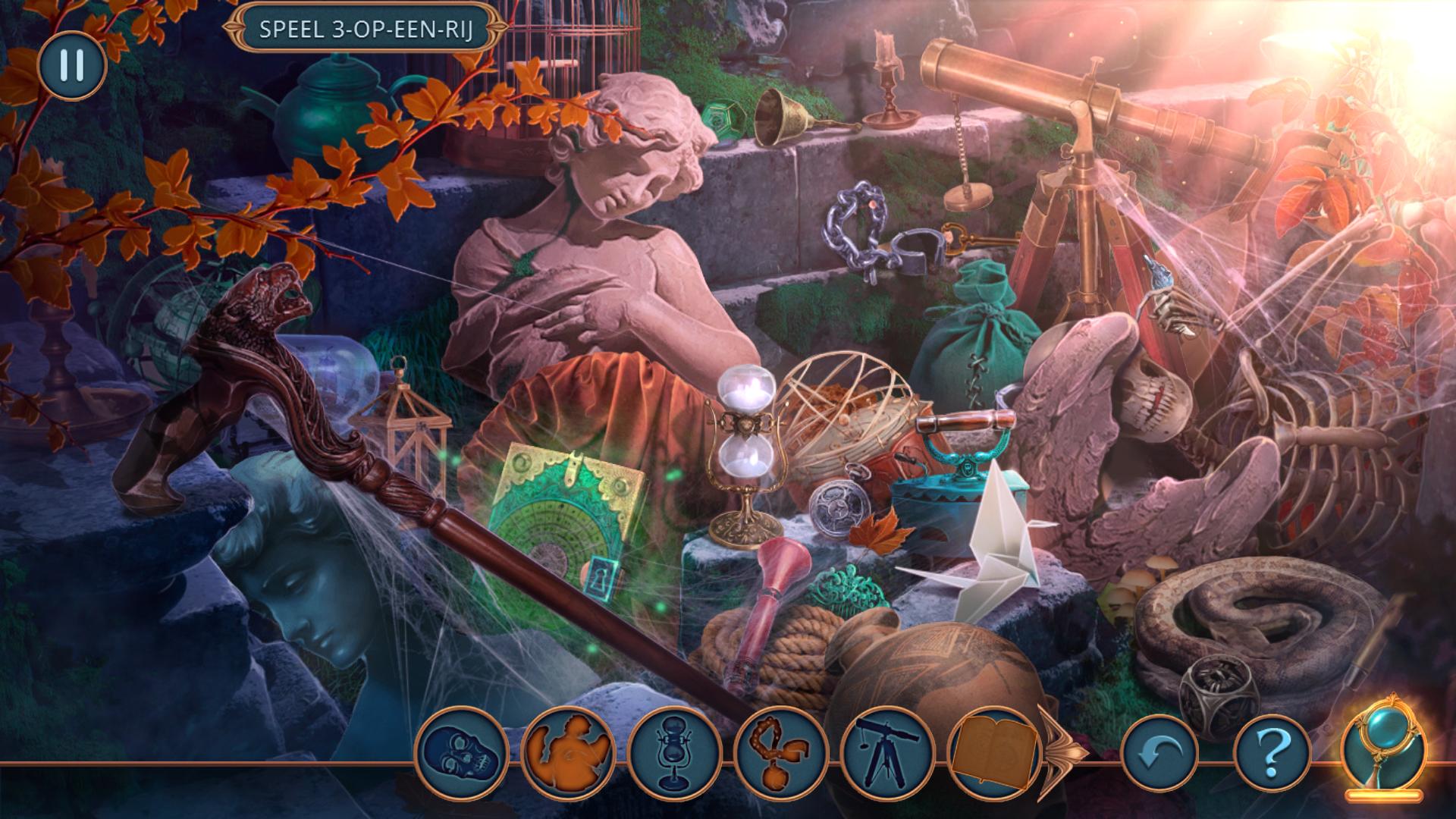Click the undo curved arrow button

1159,752
